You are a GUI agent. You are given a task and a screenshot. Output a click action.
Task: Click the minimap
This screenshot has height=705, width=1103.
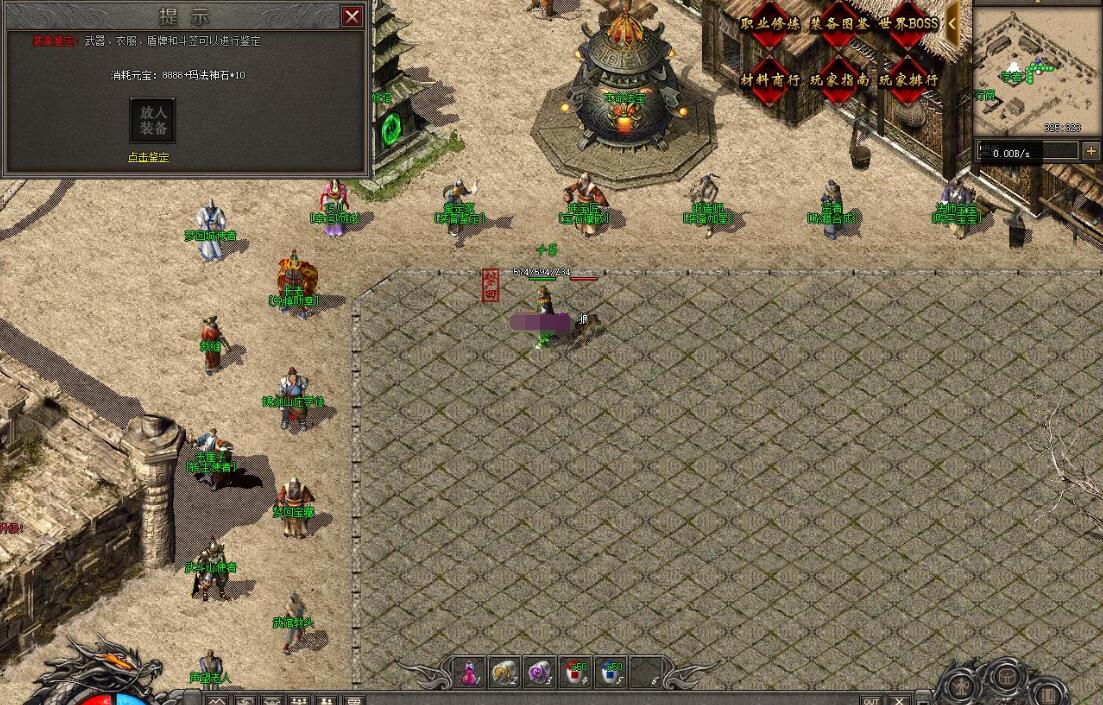tap(1036, 70)
